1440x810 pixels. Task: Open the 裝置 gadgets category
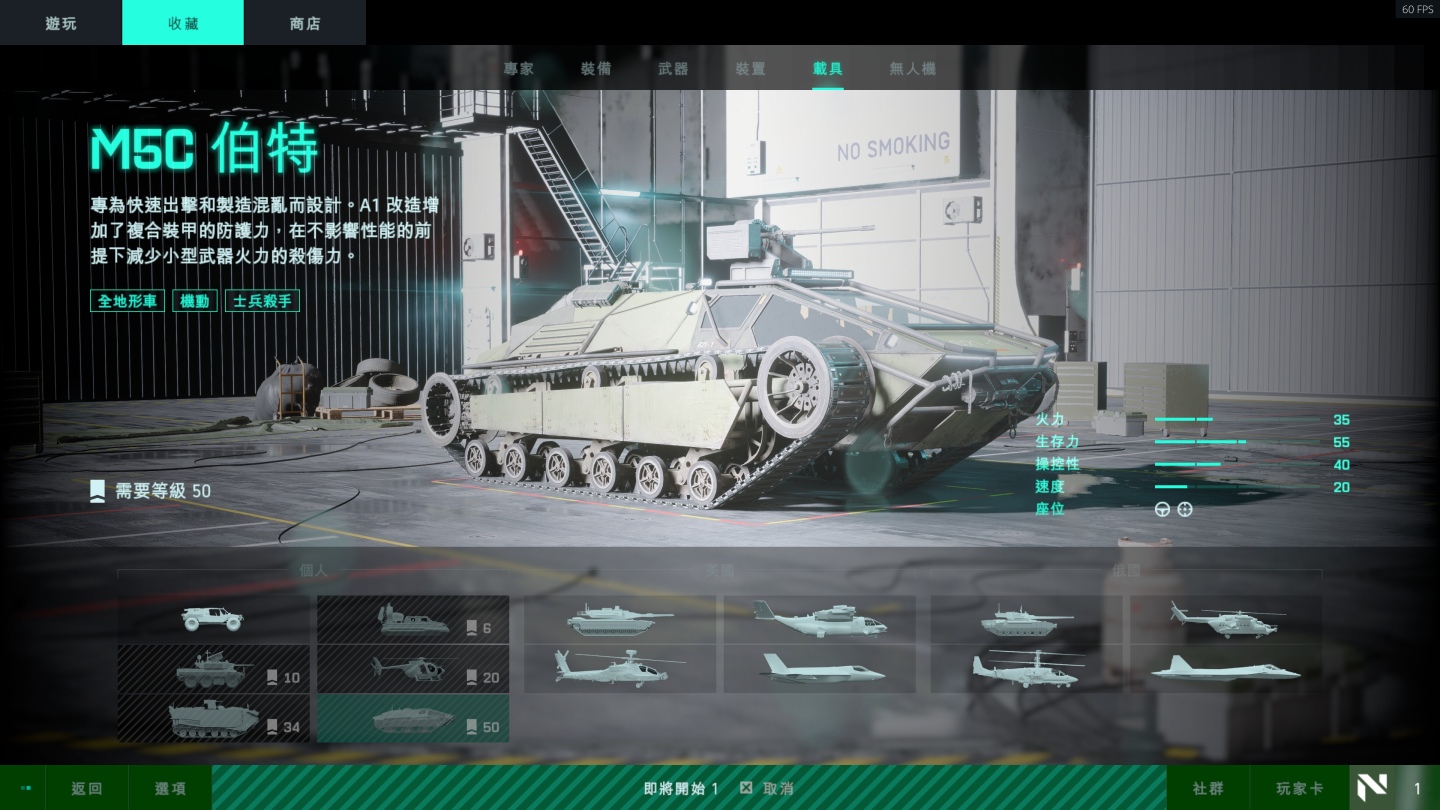coord(750,69)
